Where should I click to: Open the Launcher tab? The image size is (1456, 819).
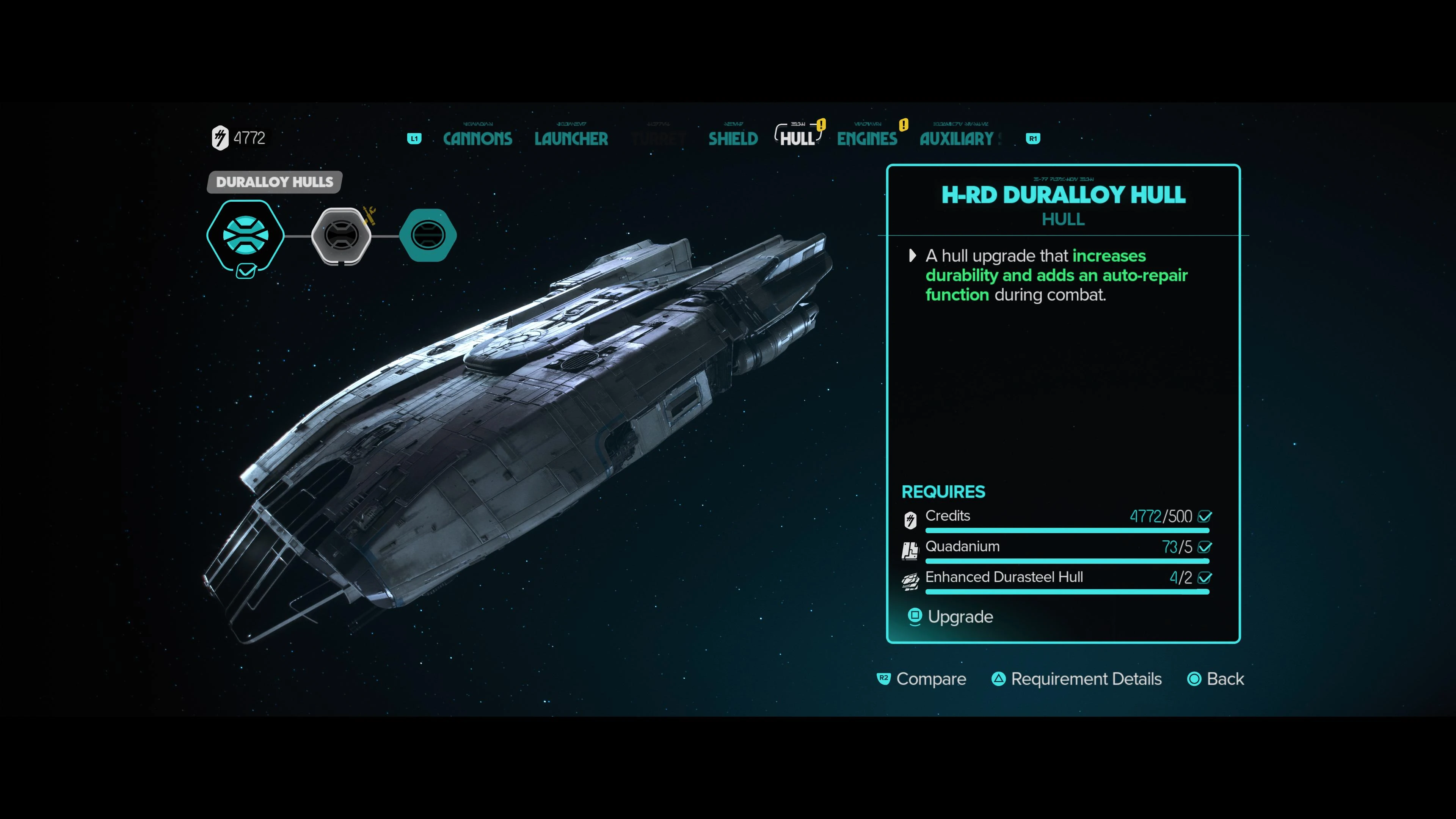coord(571,138)
